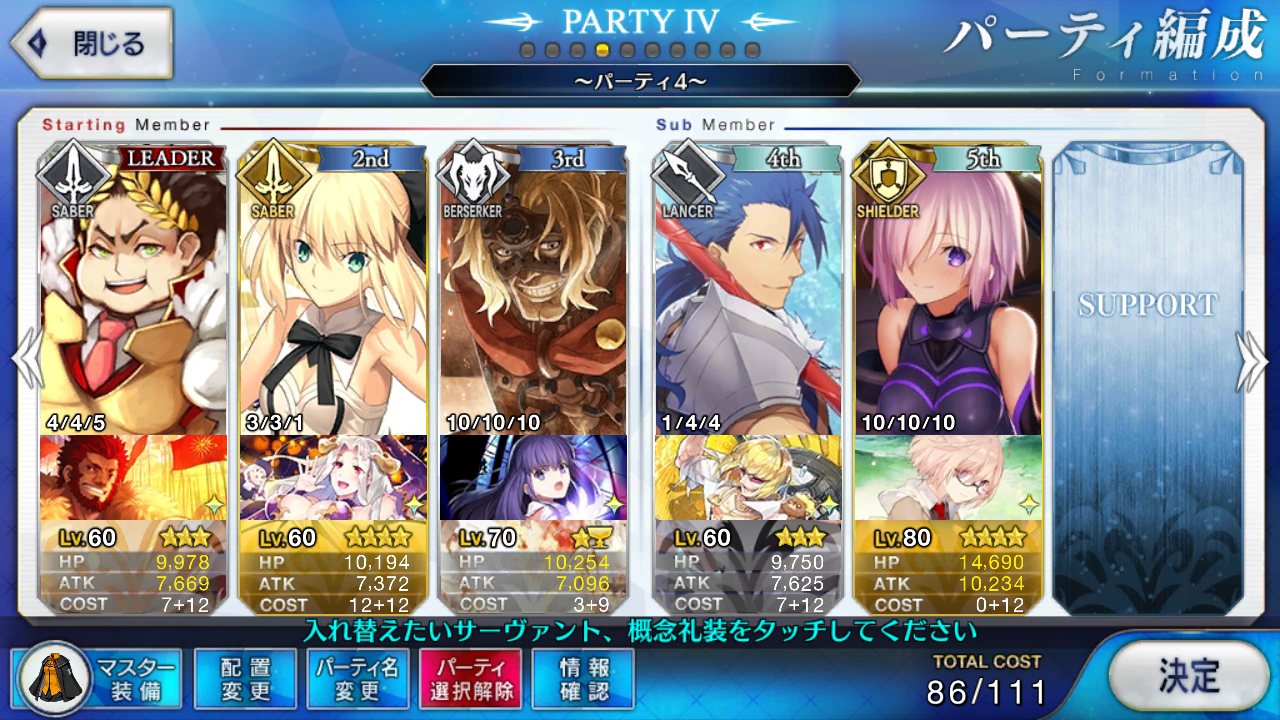Change the Lancer's golden craft essence

748,478
